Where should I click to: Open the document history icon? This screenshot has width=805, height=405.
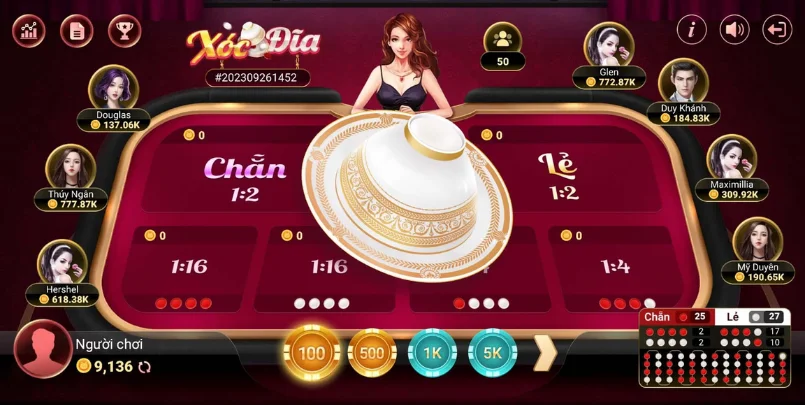pyautogui.click(x=76, y=30)
